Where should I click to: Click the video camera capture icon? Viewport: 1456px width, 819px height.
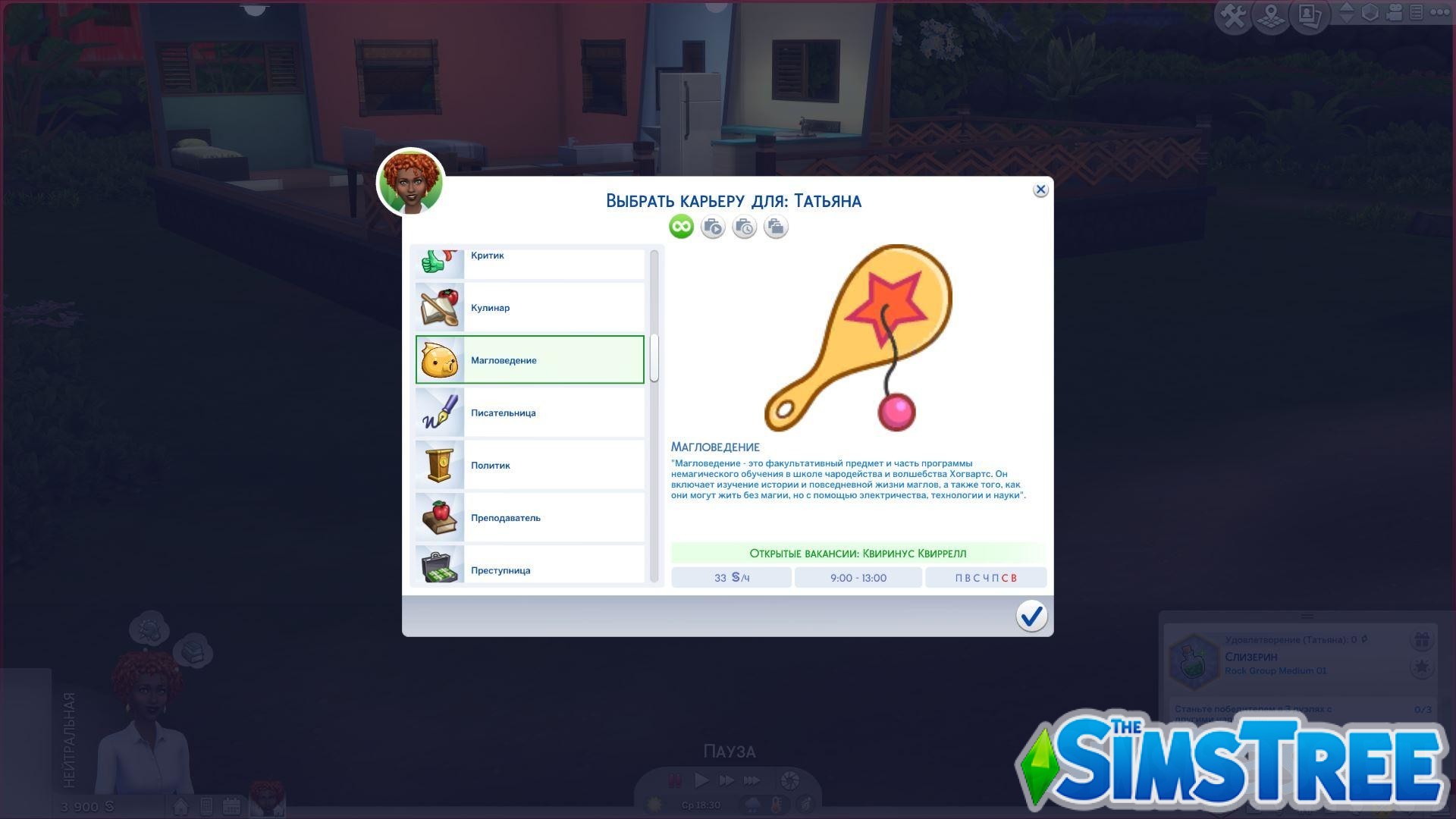click(x=1394, y=14)
